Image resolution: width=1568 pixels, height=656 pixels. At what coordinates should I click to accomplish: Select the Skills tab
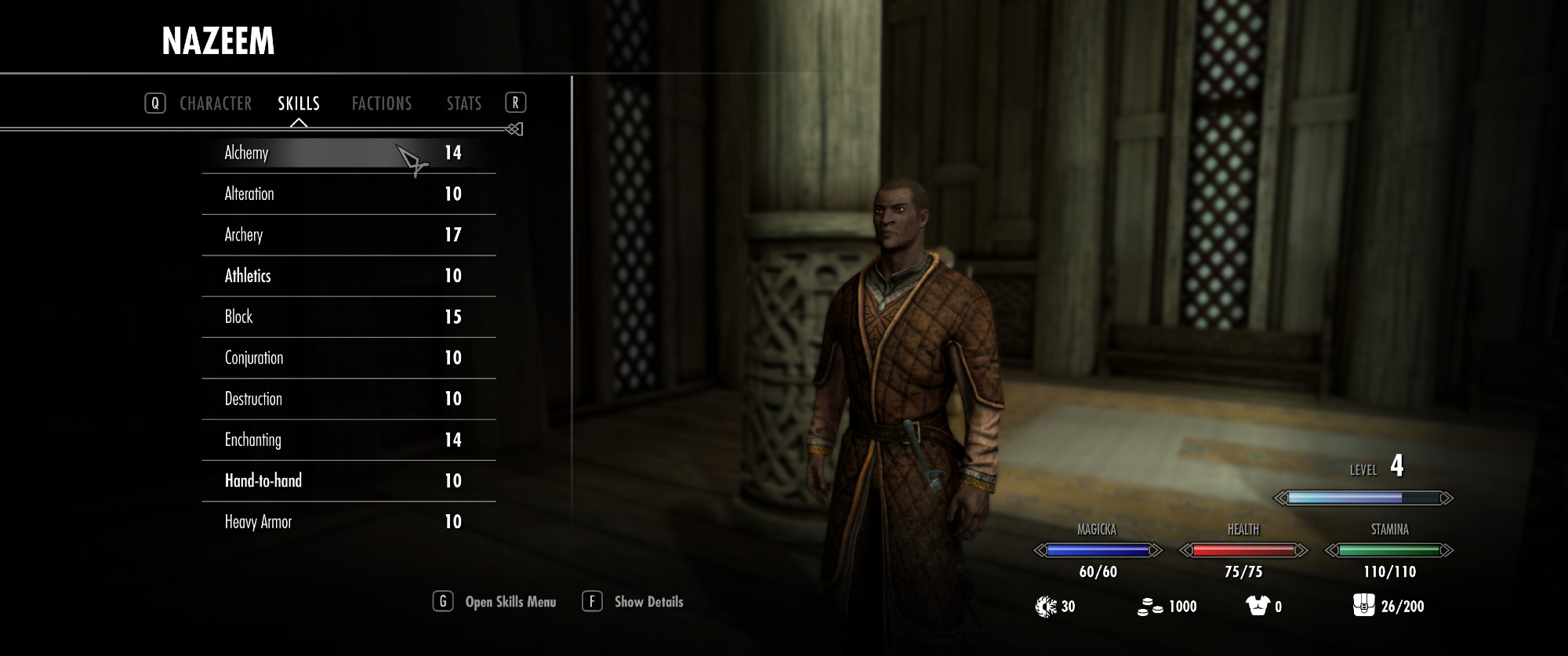[299, 103]
